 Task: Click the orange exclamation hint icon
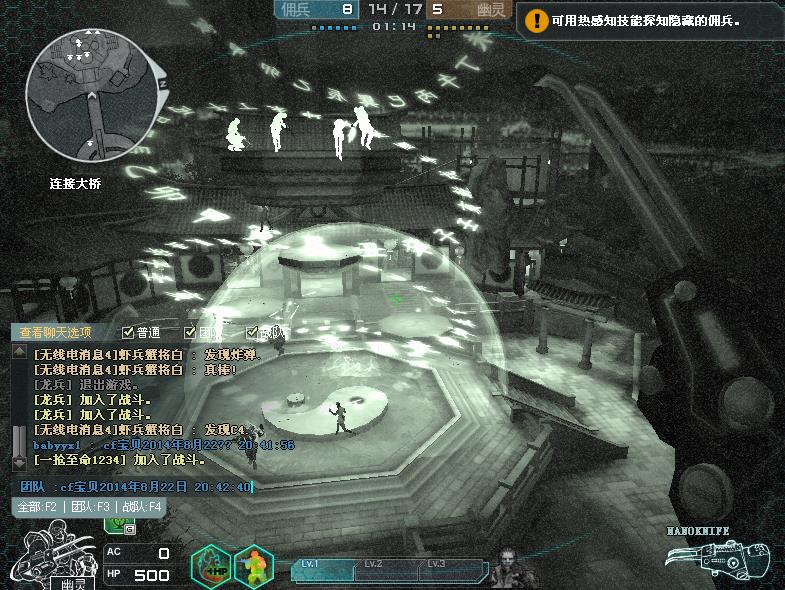[537, 19]
